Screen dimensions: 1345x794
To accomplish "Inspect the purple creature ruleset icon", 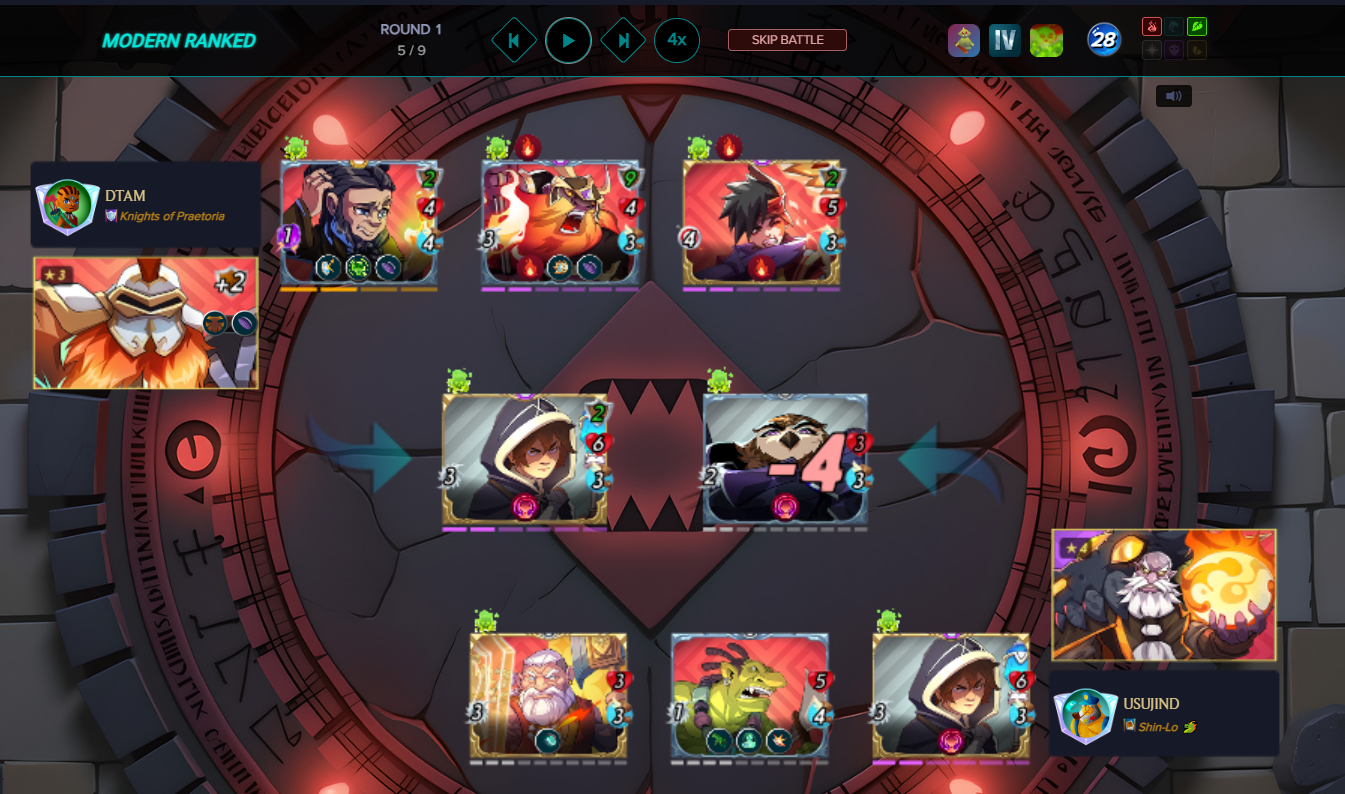I will point(964,41).
